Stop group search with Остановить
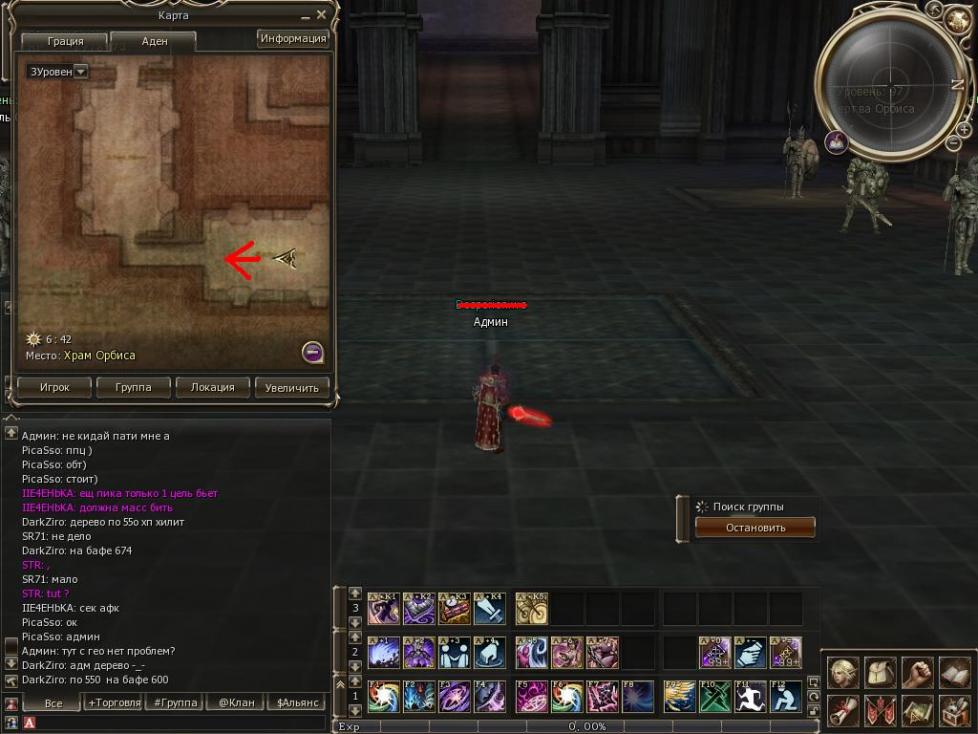 click(755, 527)
